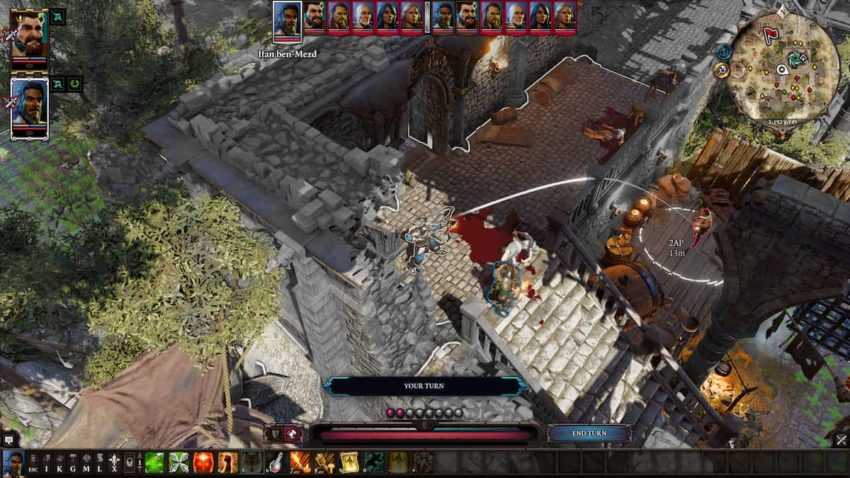This screenshot has width=850, height=478.
Task: Click the gold round button beside minimap
Action: [720, 70]
